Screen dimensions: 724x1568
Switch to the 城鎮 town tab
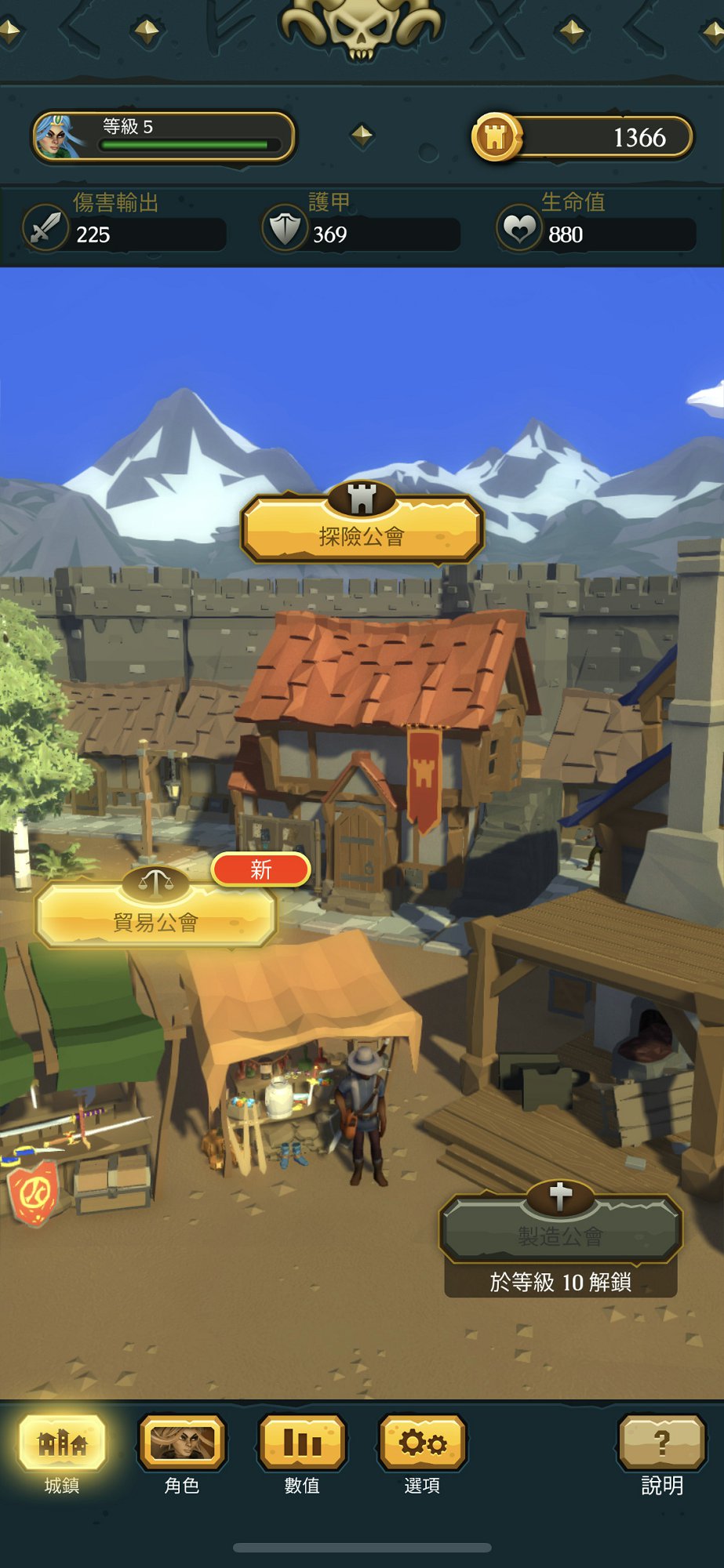coord(62,1443)
